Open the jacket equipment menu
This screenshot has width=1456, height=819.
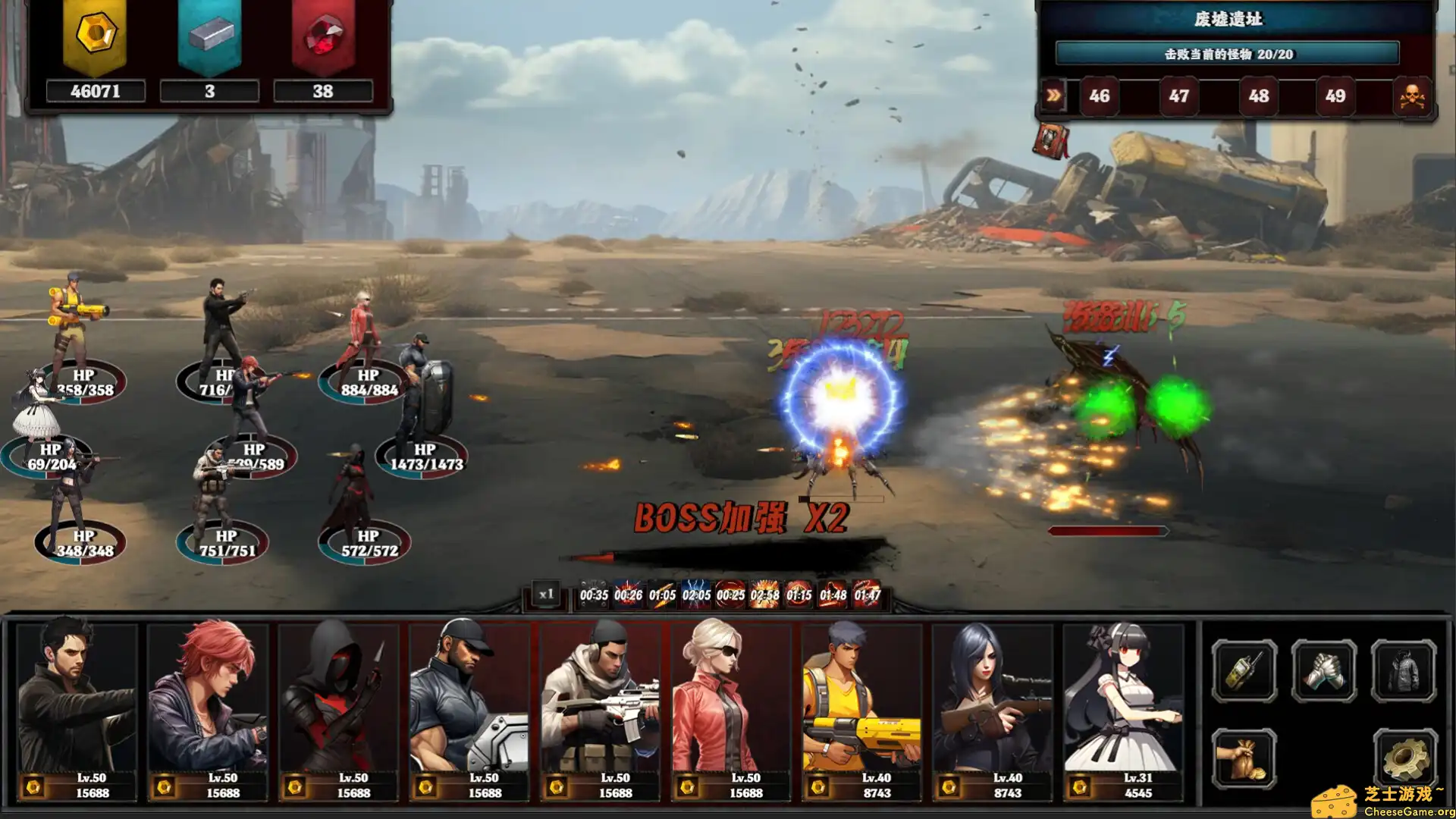click(1404, 671)
